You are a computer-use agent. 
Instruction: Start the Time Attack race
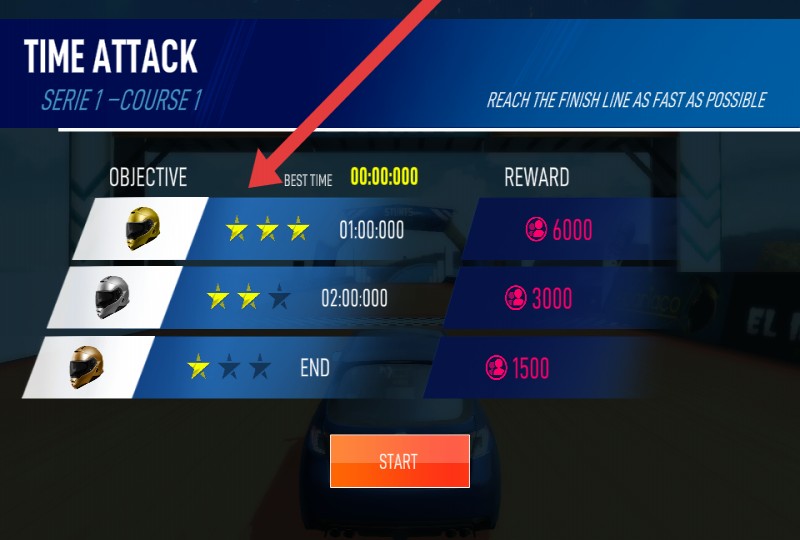pos(399,461)
